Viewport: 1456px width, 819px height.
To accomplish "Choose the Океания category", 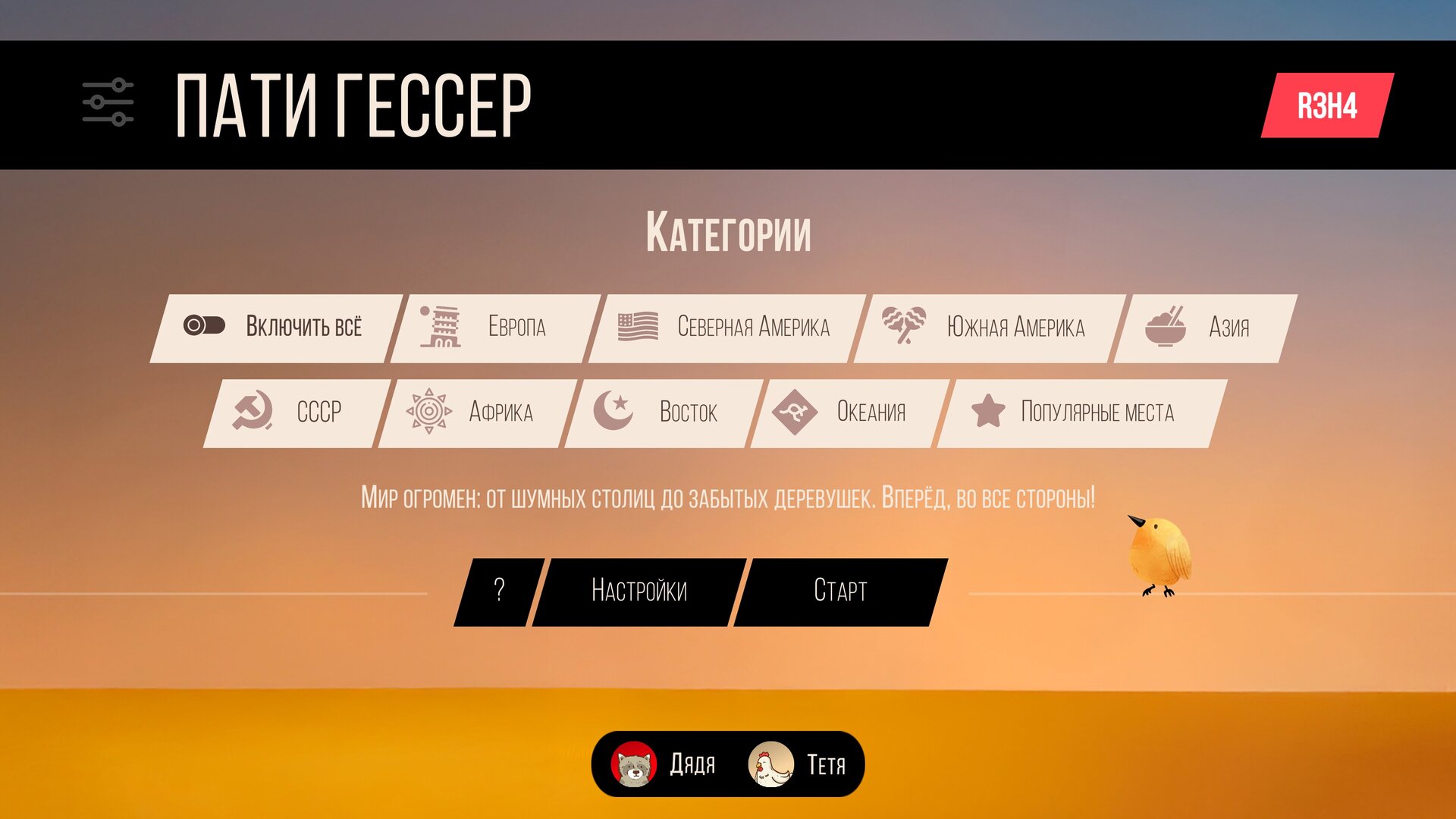I will pos(848,413).
